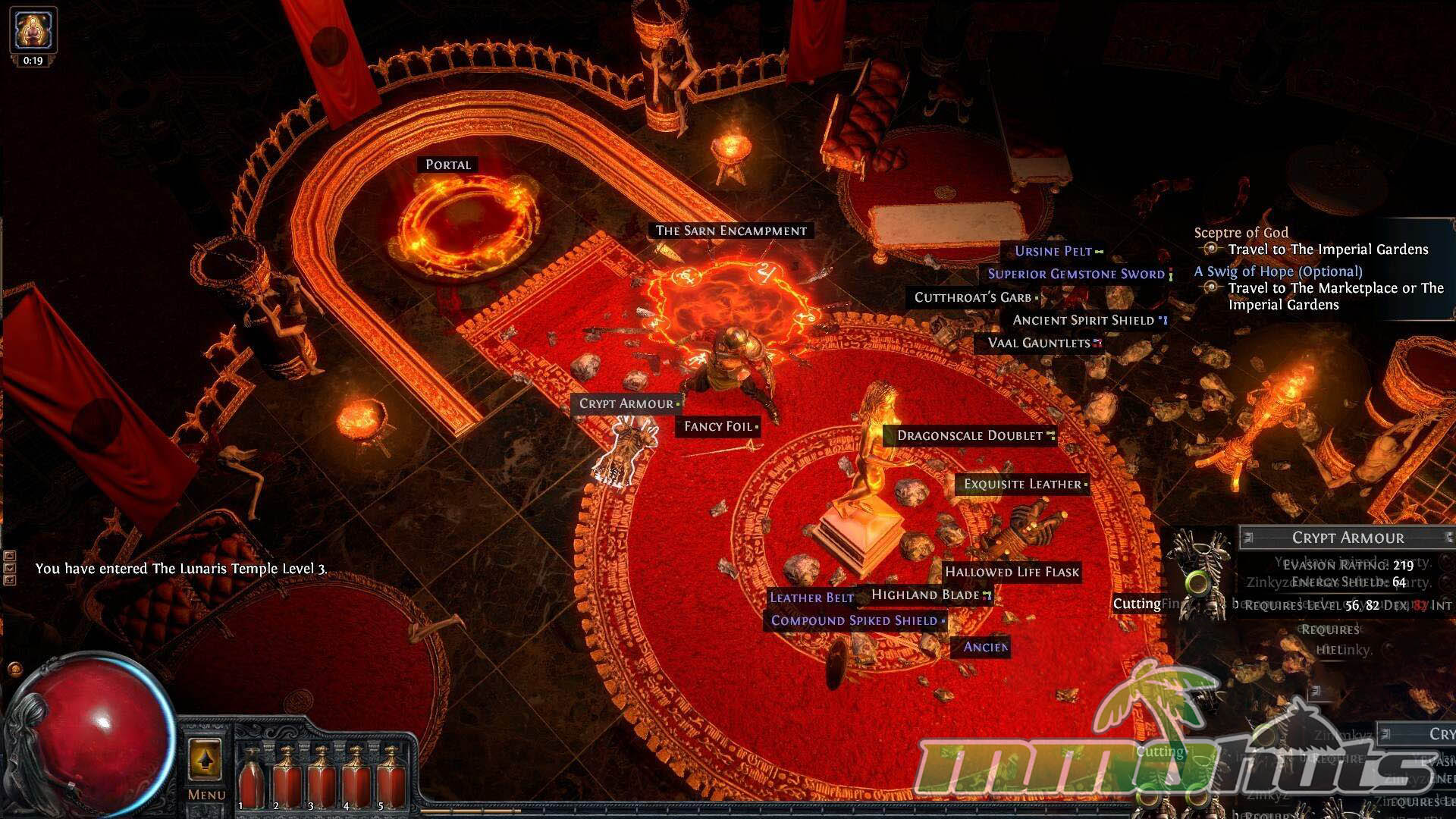Use the flask in slot 1
1456x819 pixels.
pyautogui.click(x=249, y=777)
